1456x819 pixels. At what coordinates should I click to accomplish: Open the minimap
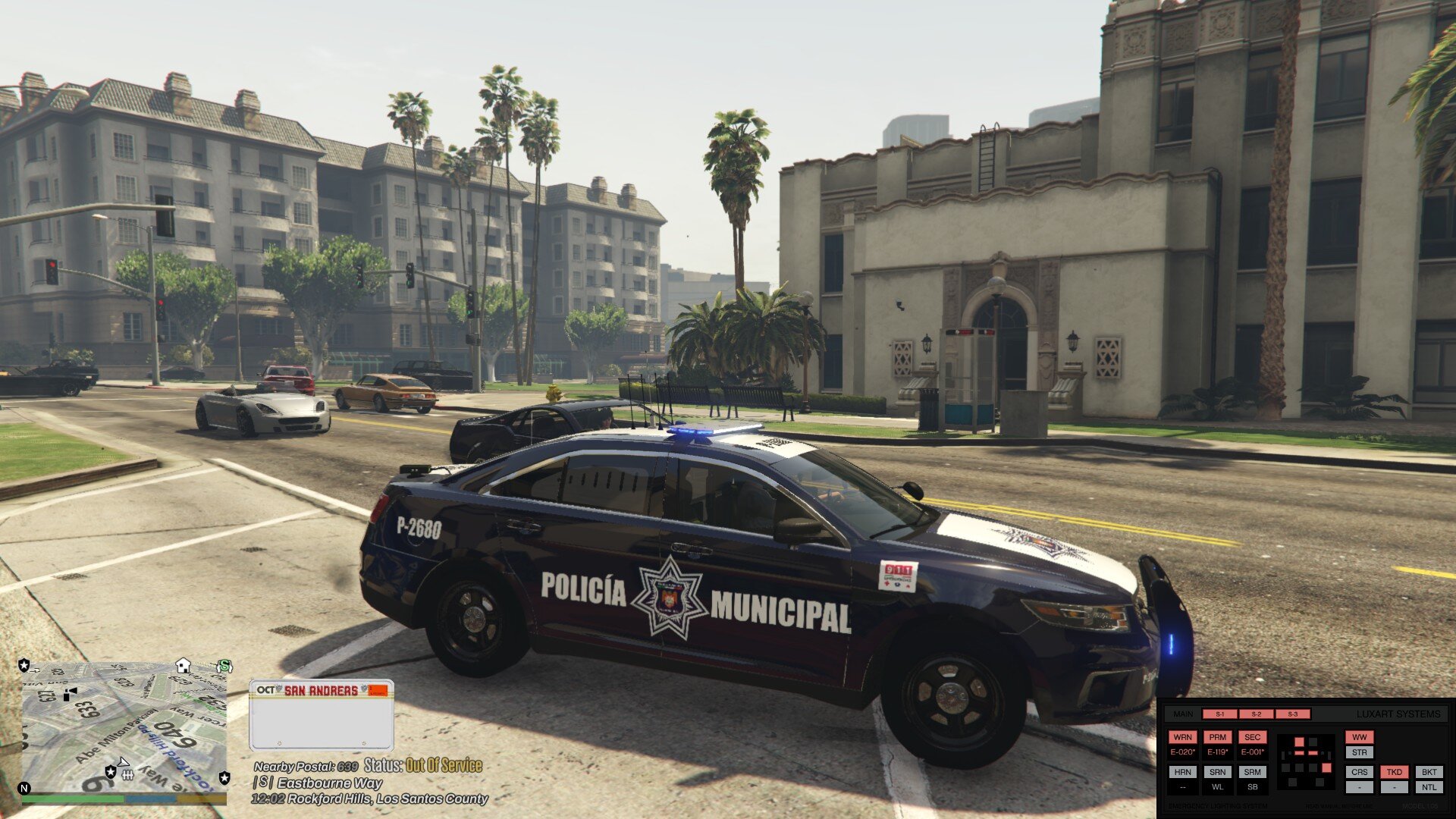tap(124, 728)
